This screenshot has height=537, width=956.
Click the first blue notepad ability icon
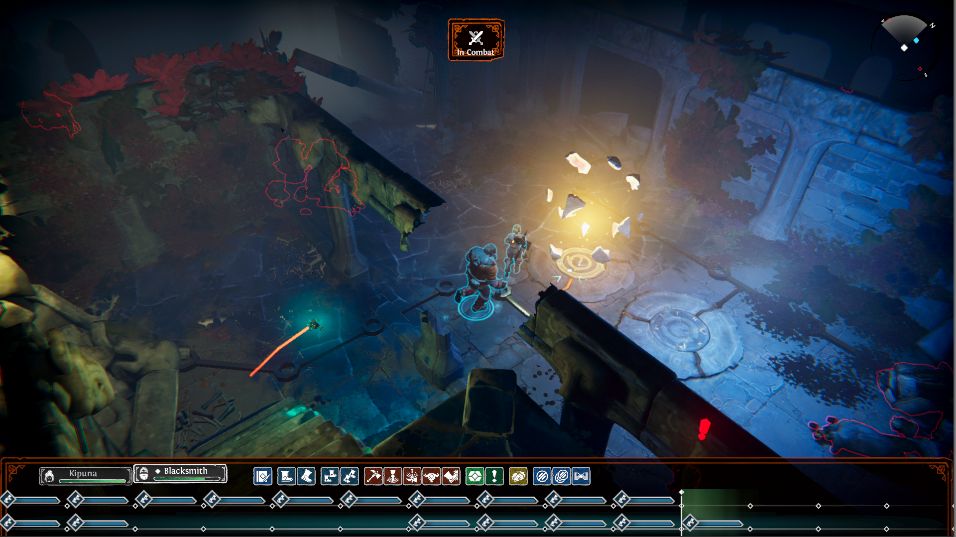click(263, 476)
